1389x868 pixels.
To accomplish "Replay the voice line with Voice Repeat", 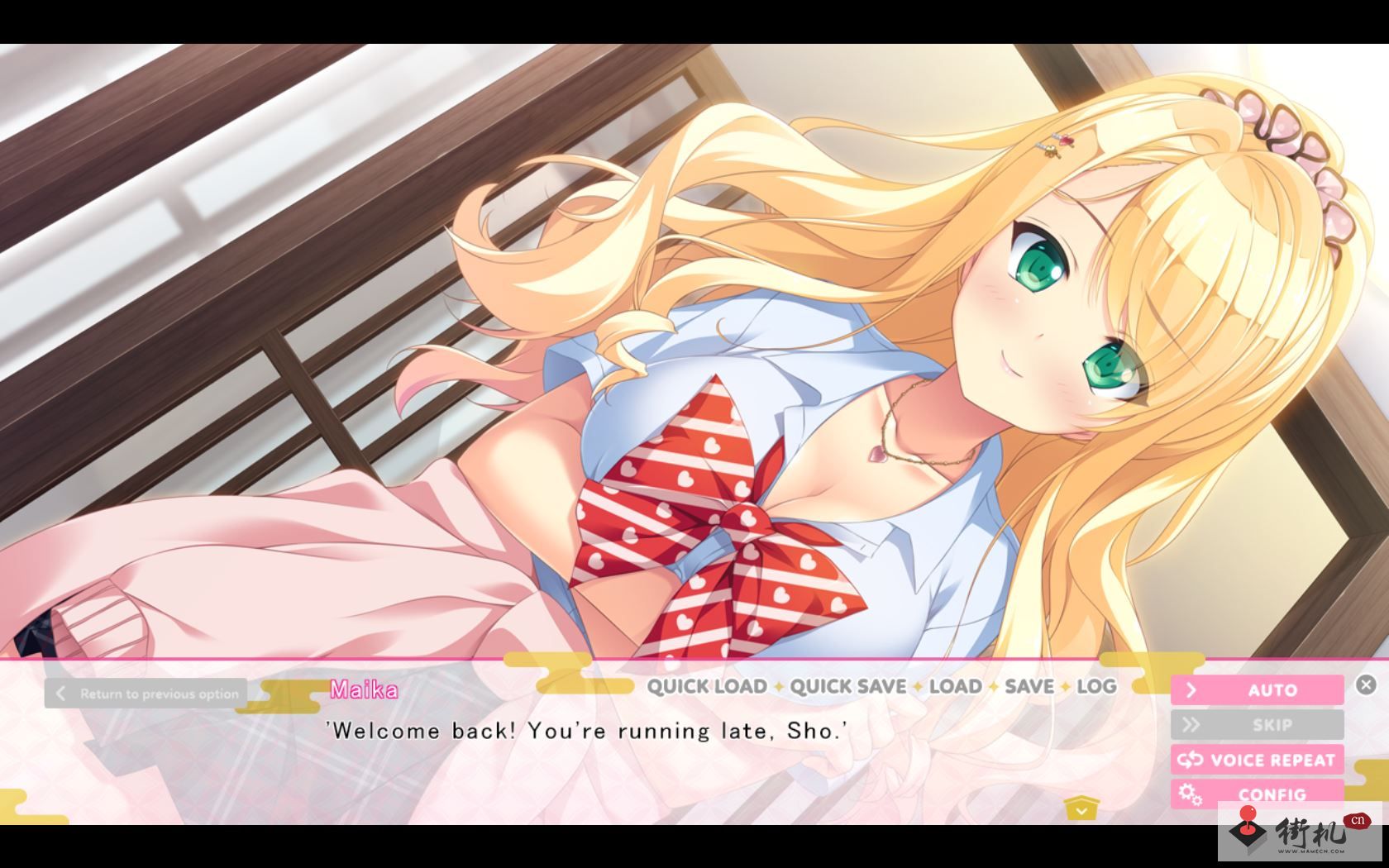I will (1257, 760).
